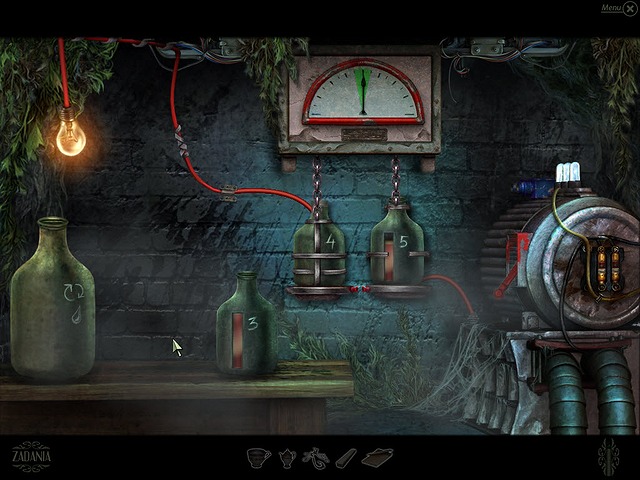
Task: Pick the teapot inventory item
Action: click(x=286, y=458)
